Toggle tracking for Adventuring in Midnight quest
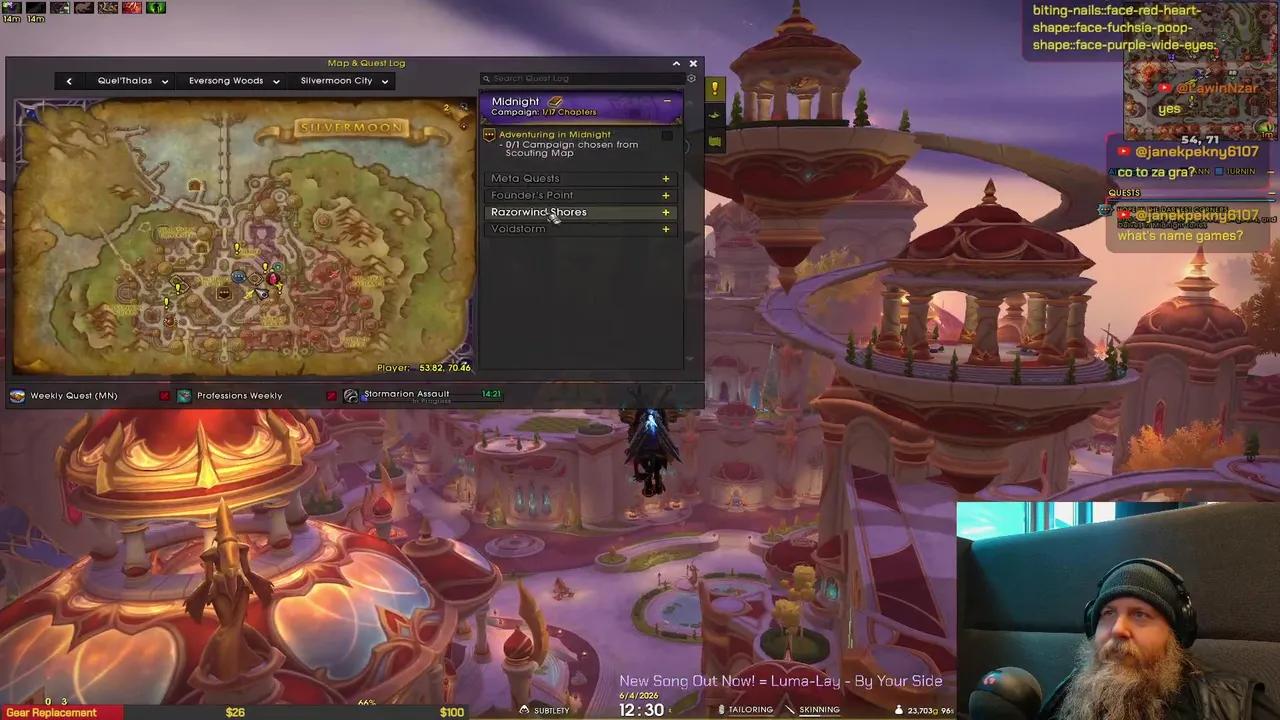Image resolution: width=1280 pixels, height=720 pixels. (x=667, y=135)
